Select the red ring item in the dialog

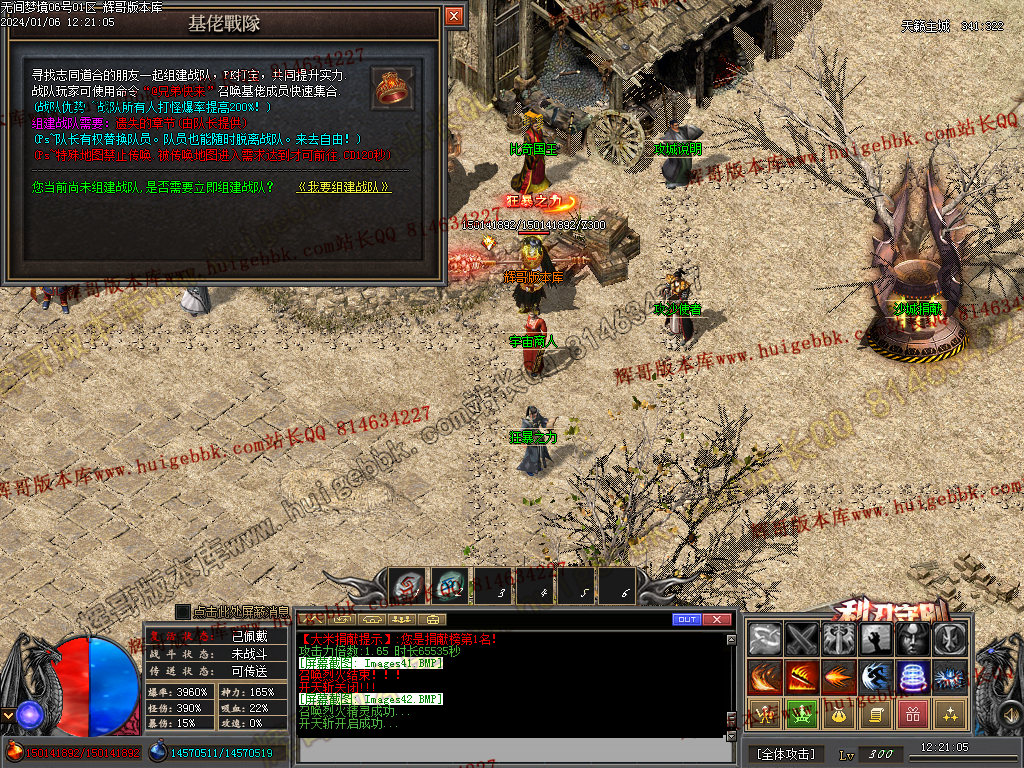coord(393,87)
